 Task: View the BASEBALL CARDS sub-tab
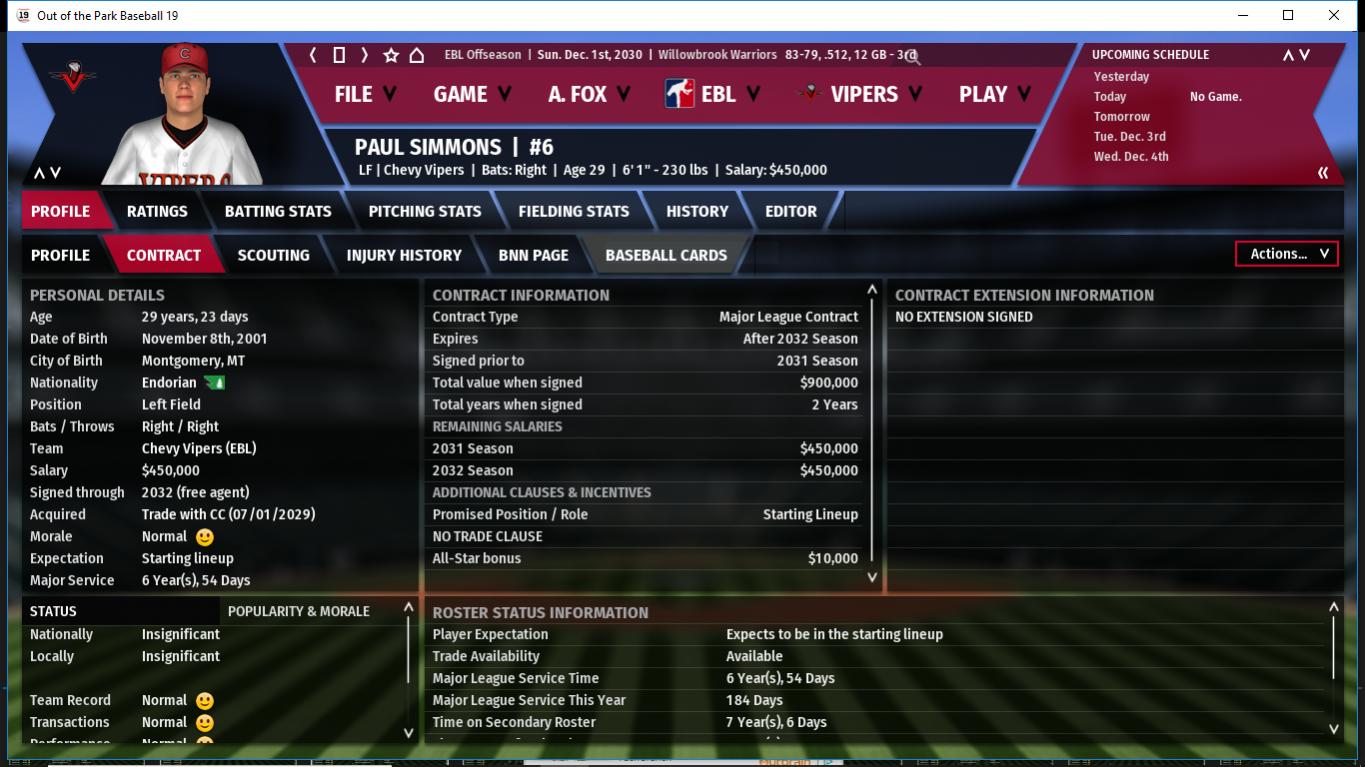(x=666, y=255)
